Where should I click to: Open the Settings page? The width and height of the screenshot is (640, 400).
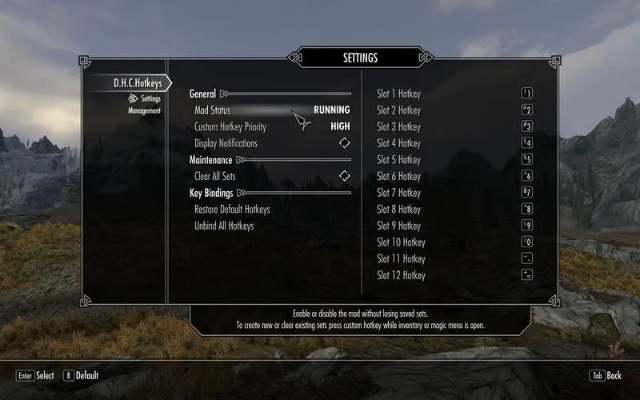pos(150,99)
